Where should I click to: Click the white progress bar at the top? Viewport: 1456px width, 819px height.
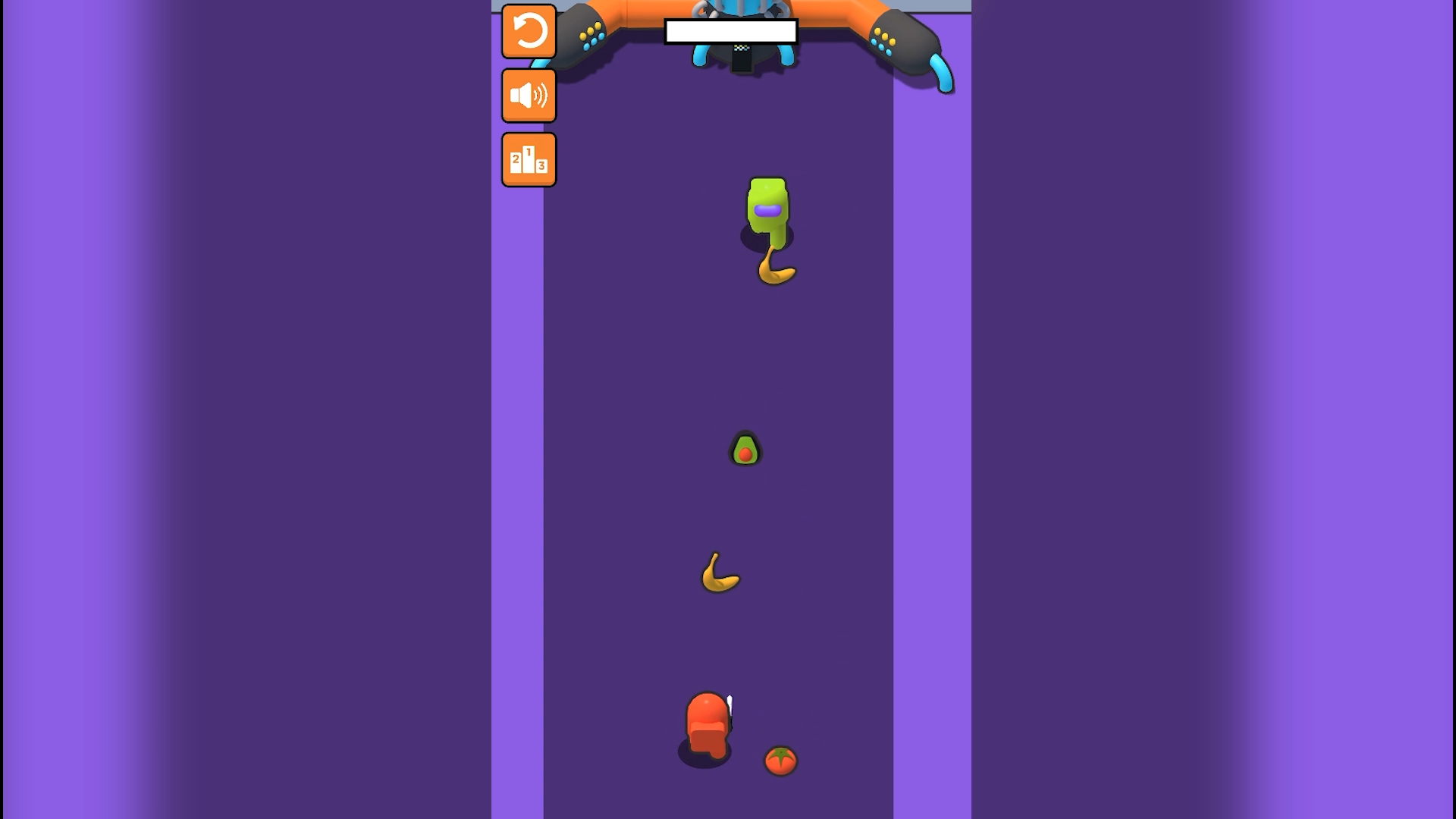click(x=732, y=32)
